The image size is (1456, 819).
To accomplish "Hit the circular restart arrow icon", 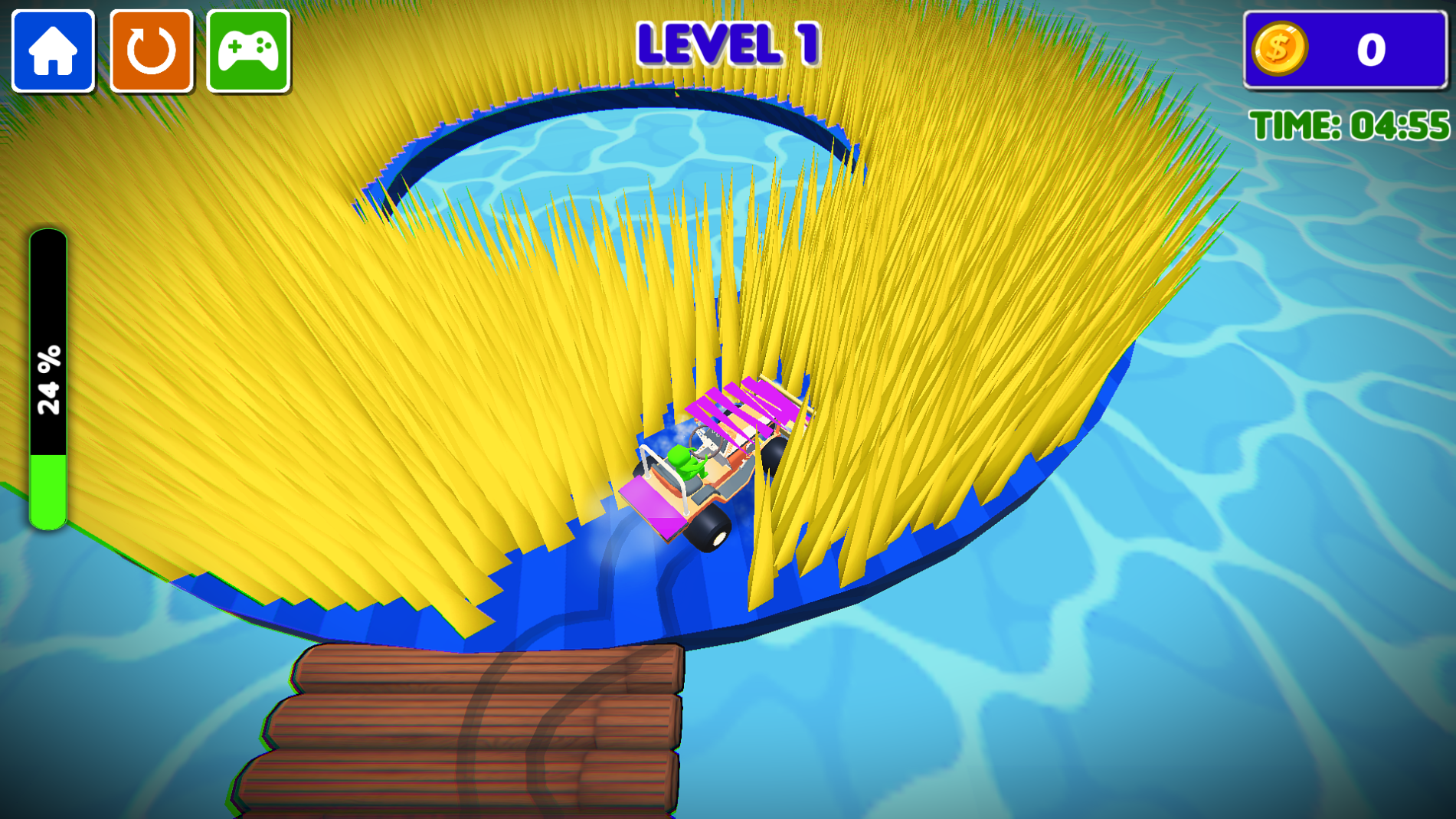I will [150, 51].
